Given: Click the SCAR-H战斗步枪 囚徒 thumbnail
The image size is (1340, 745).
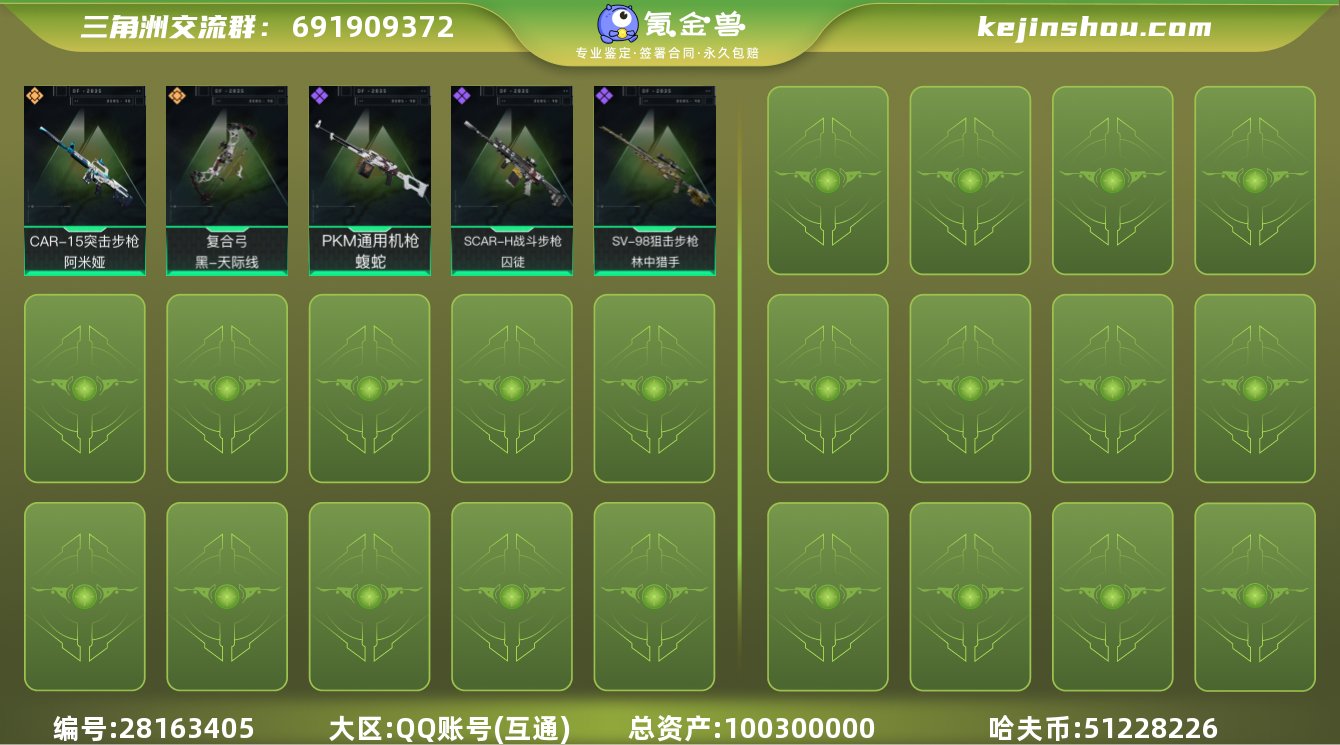Looking at the screenshot, I should tap(511, 180).
